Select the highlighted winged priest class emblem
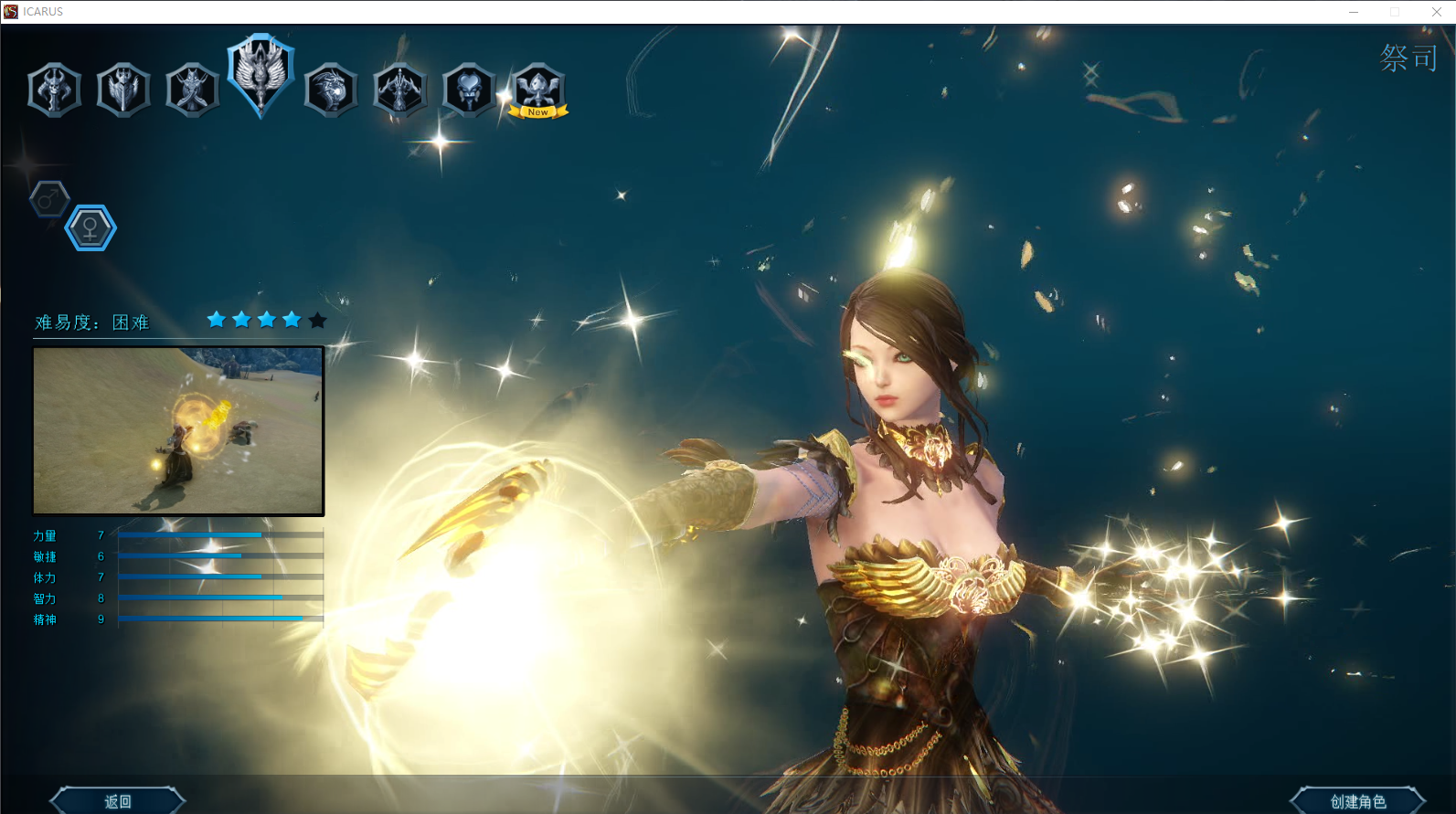Viewport: 1456px width, 814px height. click(260, 73)
